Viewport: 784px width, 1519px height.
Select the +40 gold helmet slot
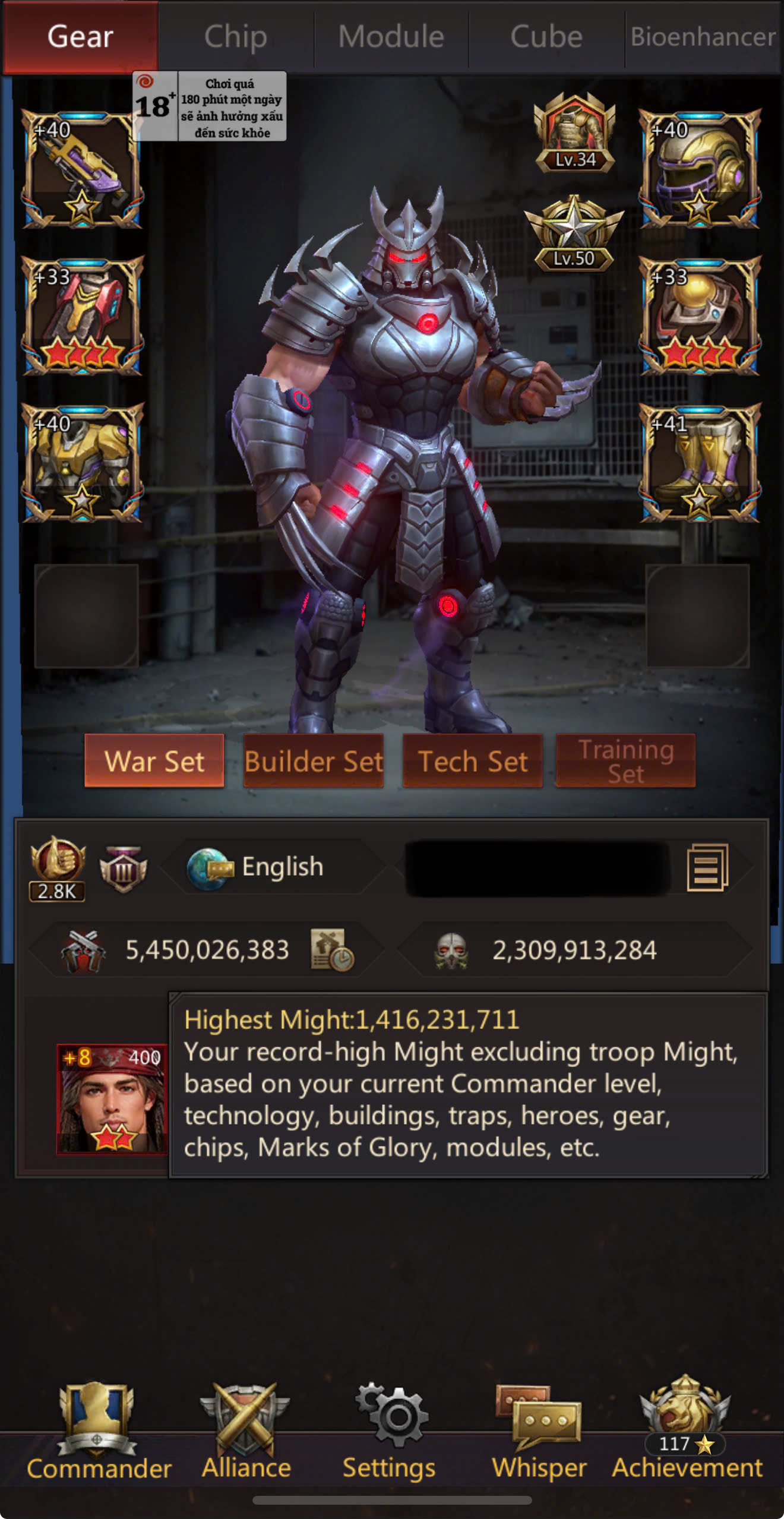click(700, 169)
